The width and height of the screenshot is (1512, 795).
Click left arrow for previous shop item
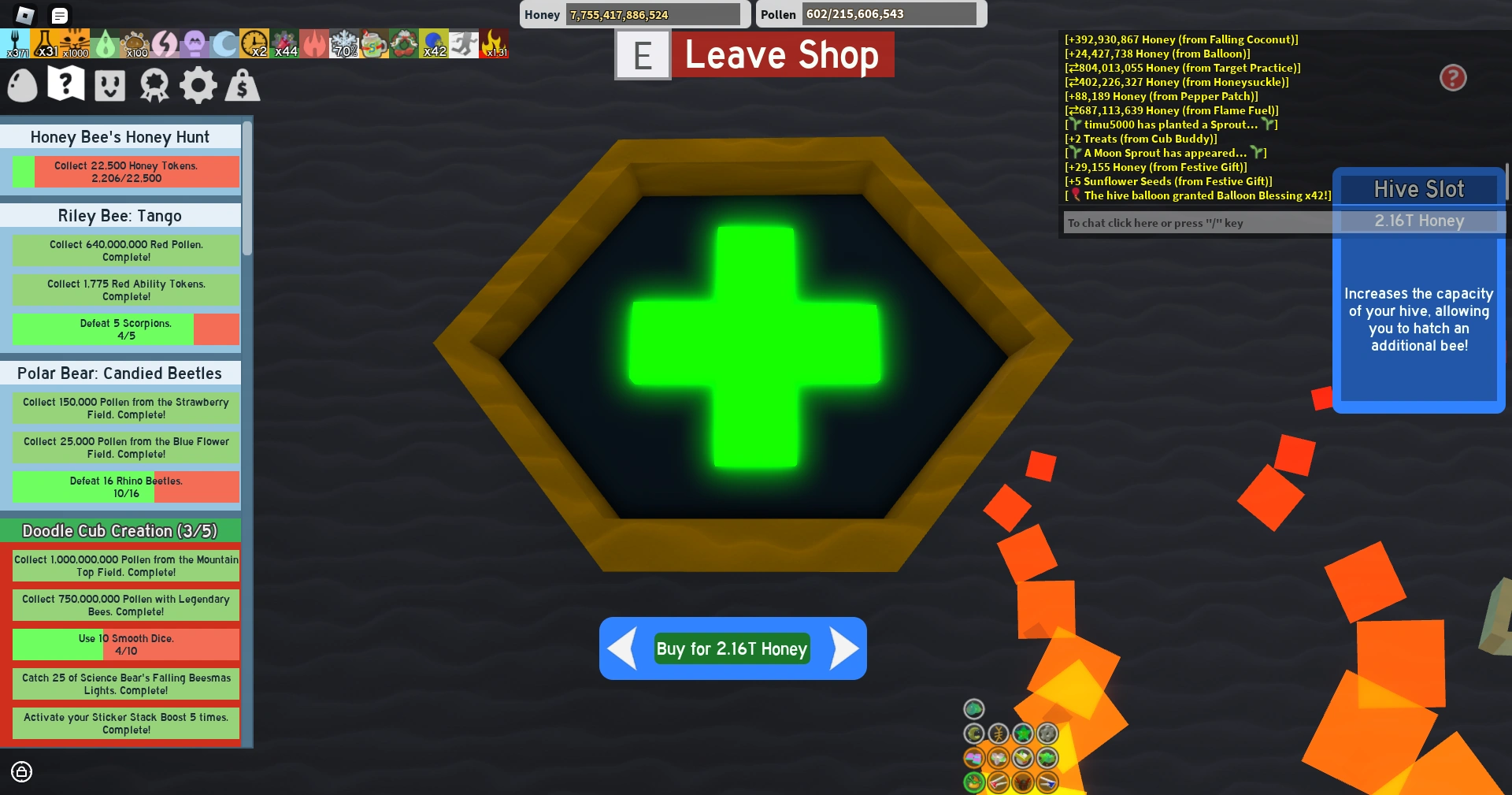point(621,648)
